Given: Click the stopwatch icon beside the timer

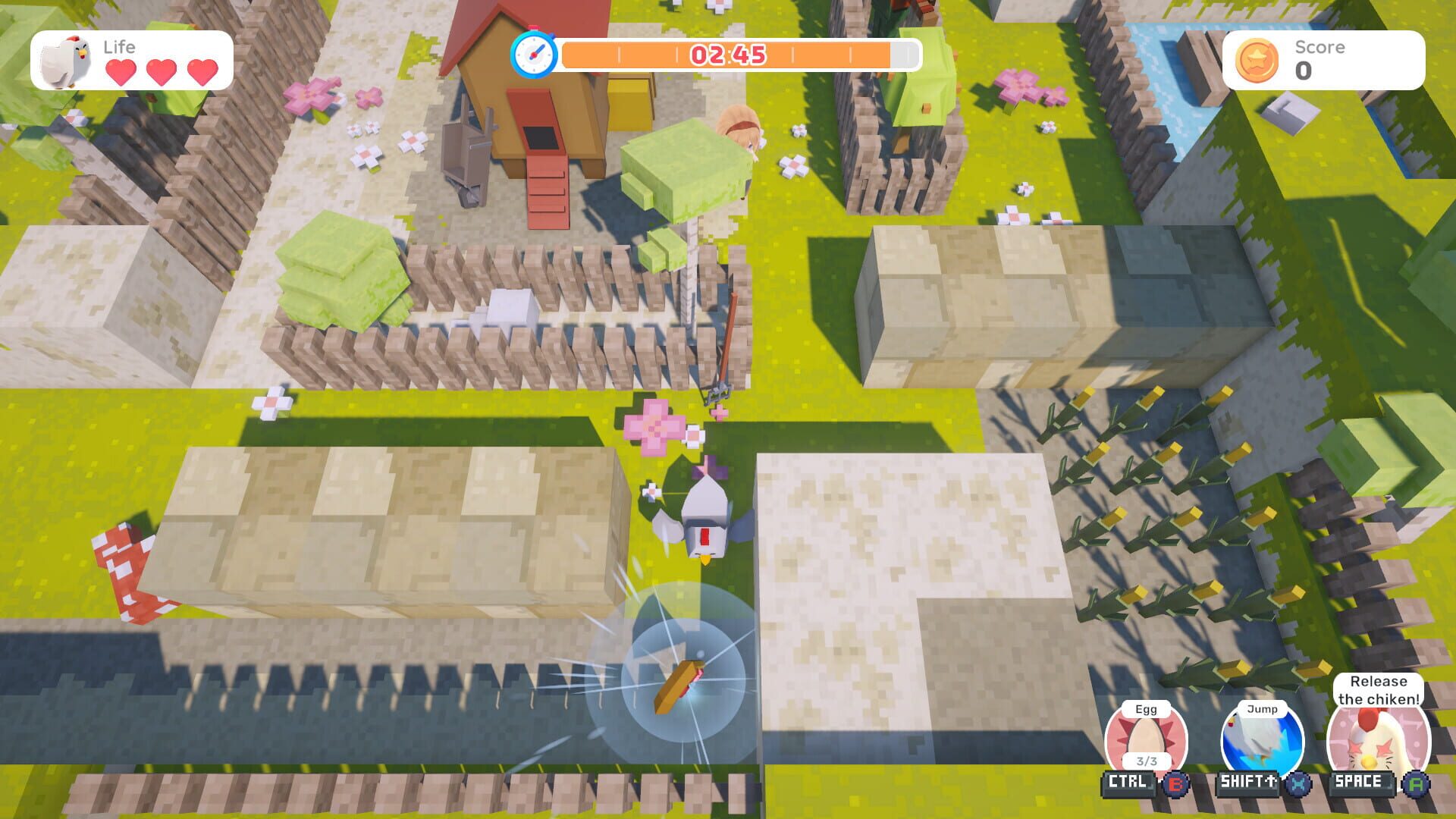Looking at the screenshot, I should pyautogui.click(x=534, y=55).
